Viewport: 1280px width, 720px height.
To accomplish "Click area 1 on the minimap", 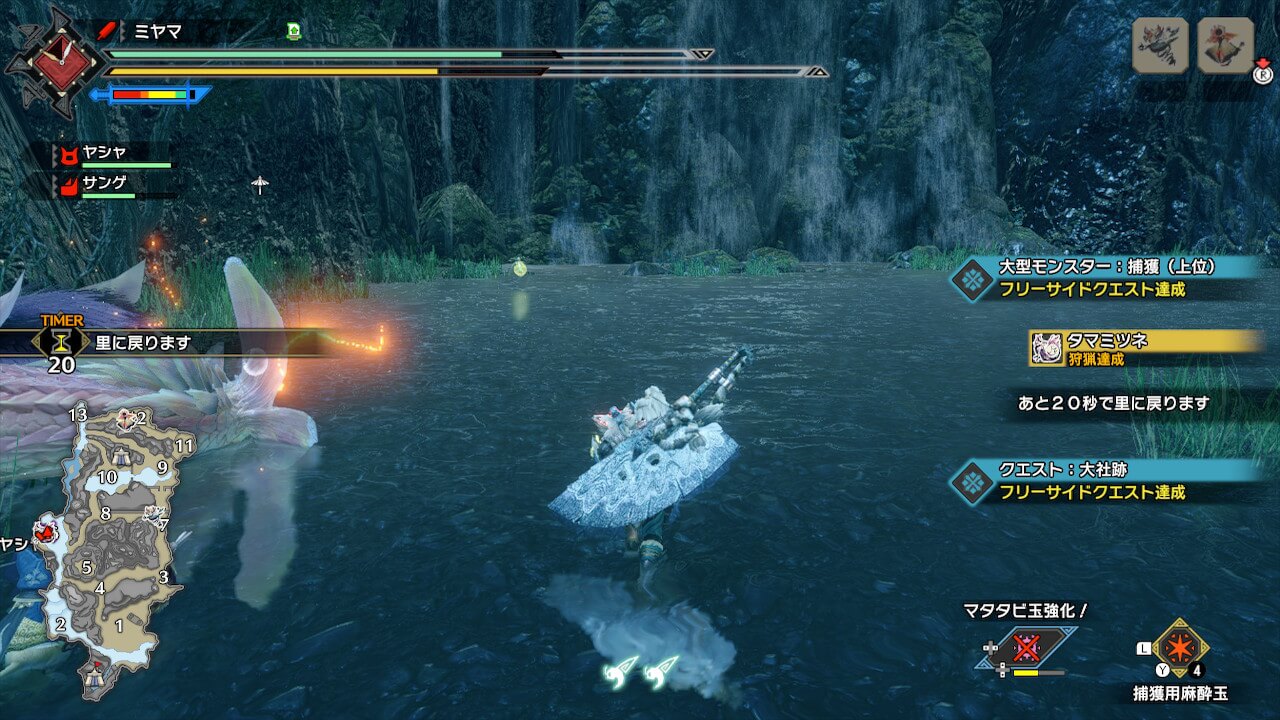I will (119, 626).
